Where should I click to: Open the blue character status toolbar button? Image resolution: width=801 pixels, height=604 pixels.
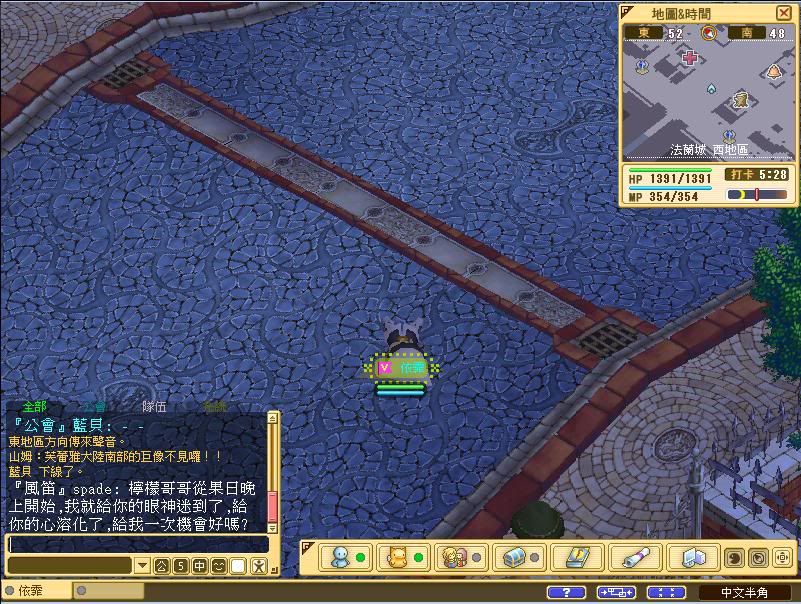(342, 557)
